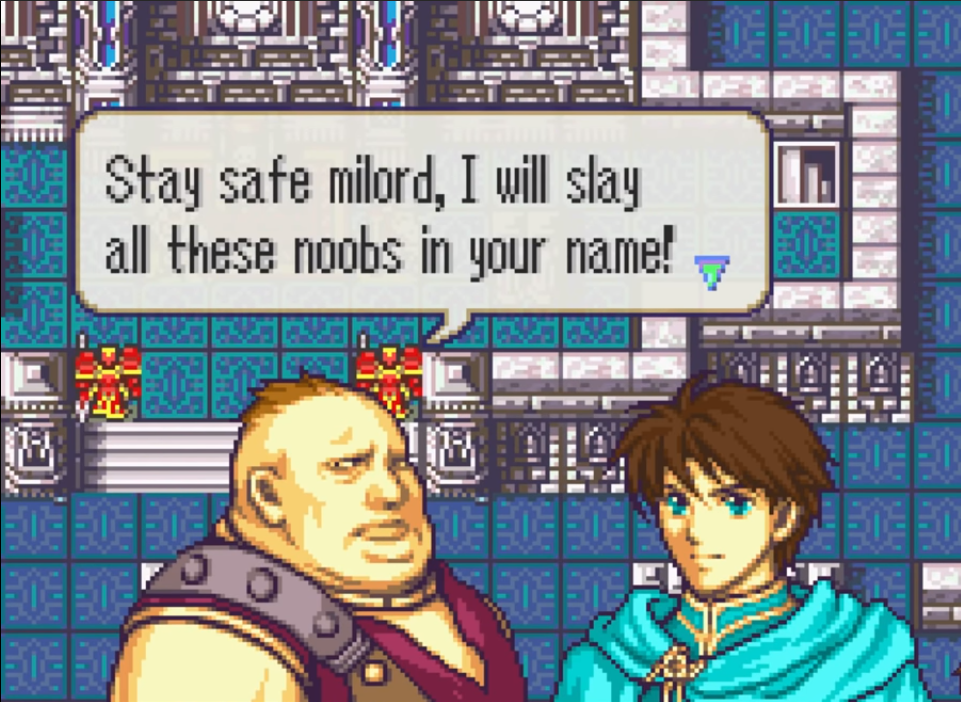Click the green dialogue advance arrow
Screen dimensions: 961x702
point(713,271)
